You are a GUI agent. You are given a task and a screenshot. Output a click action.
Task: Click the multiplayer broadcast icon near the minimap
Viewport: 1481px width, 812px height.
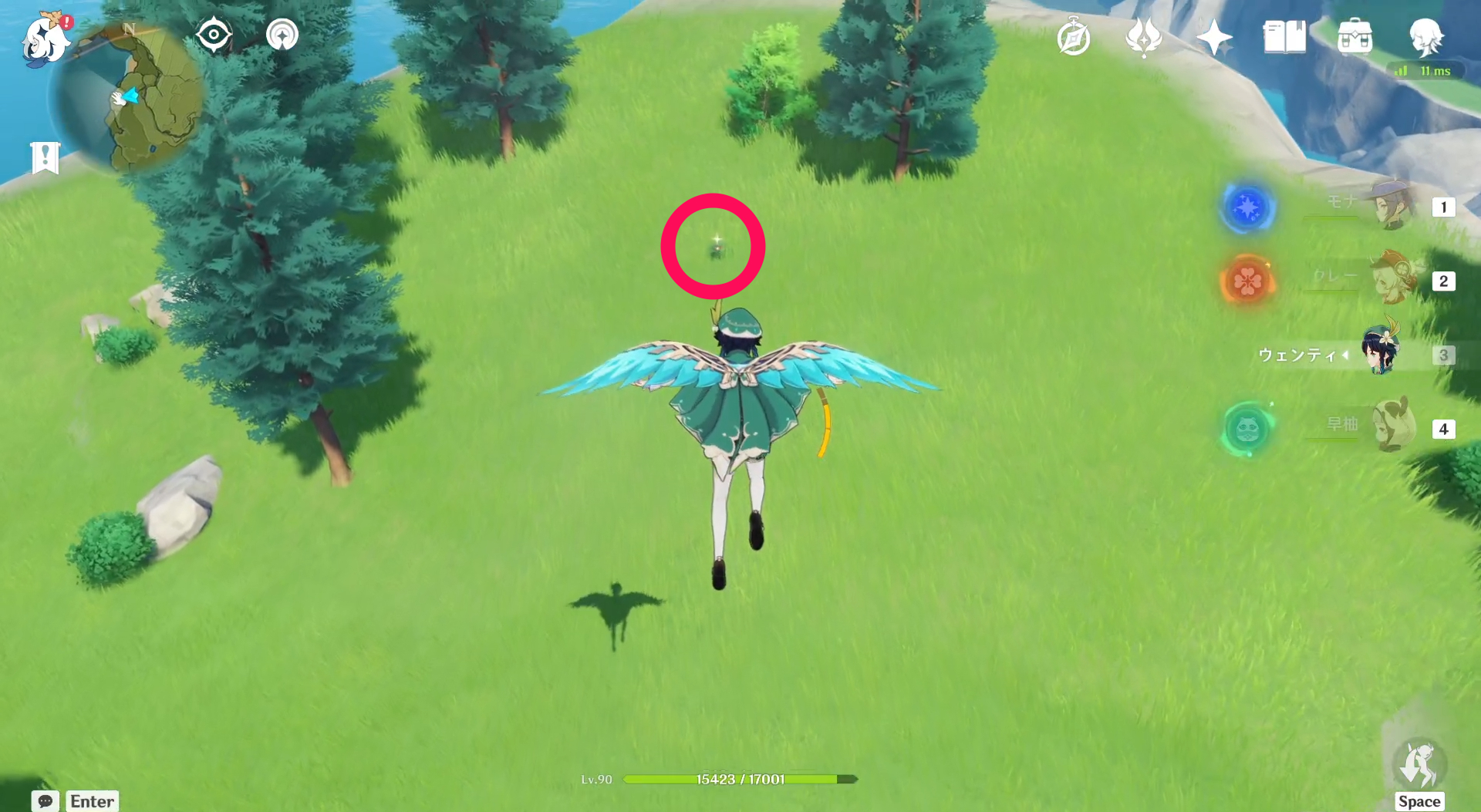tap(282, 33)
